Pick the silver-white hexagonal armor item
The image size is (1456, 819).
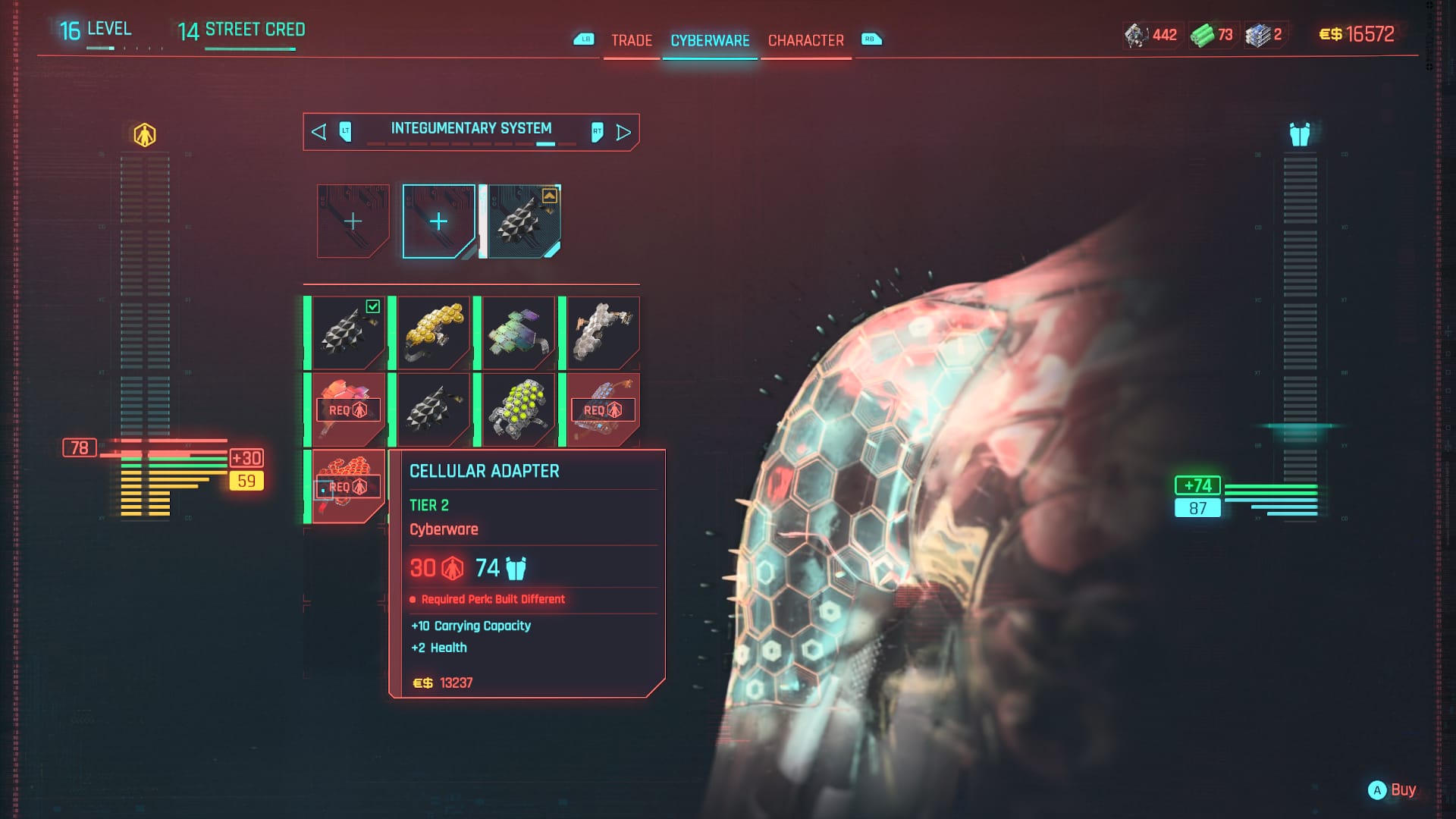pos(603,332)
